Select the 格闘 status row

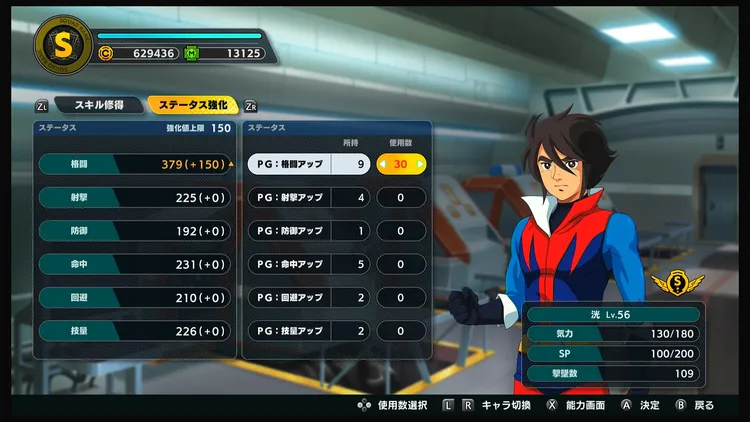pos(134,164)
